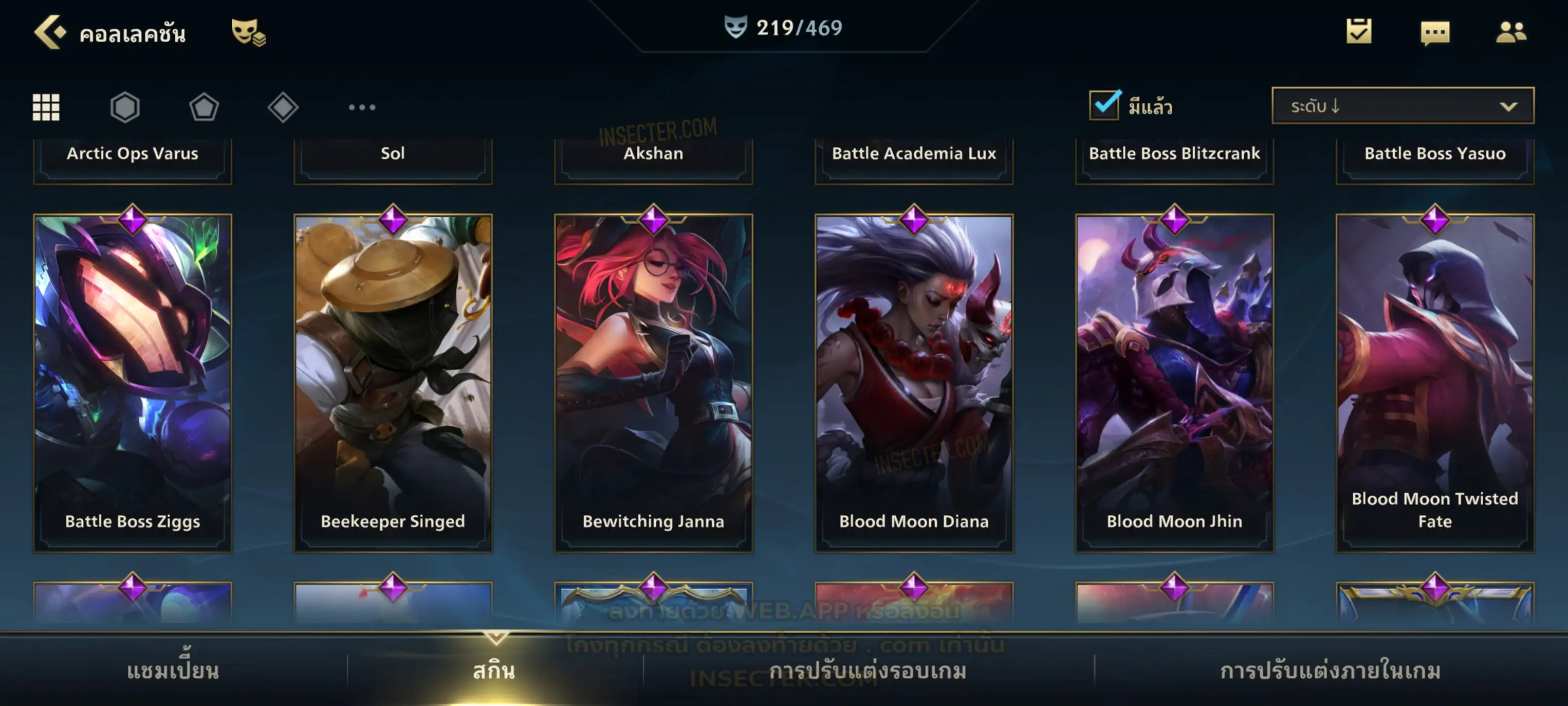Go back from the collection screen
The height and width of the screenshot is (706, 1568).
(x=50, y=32)
